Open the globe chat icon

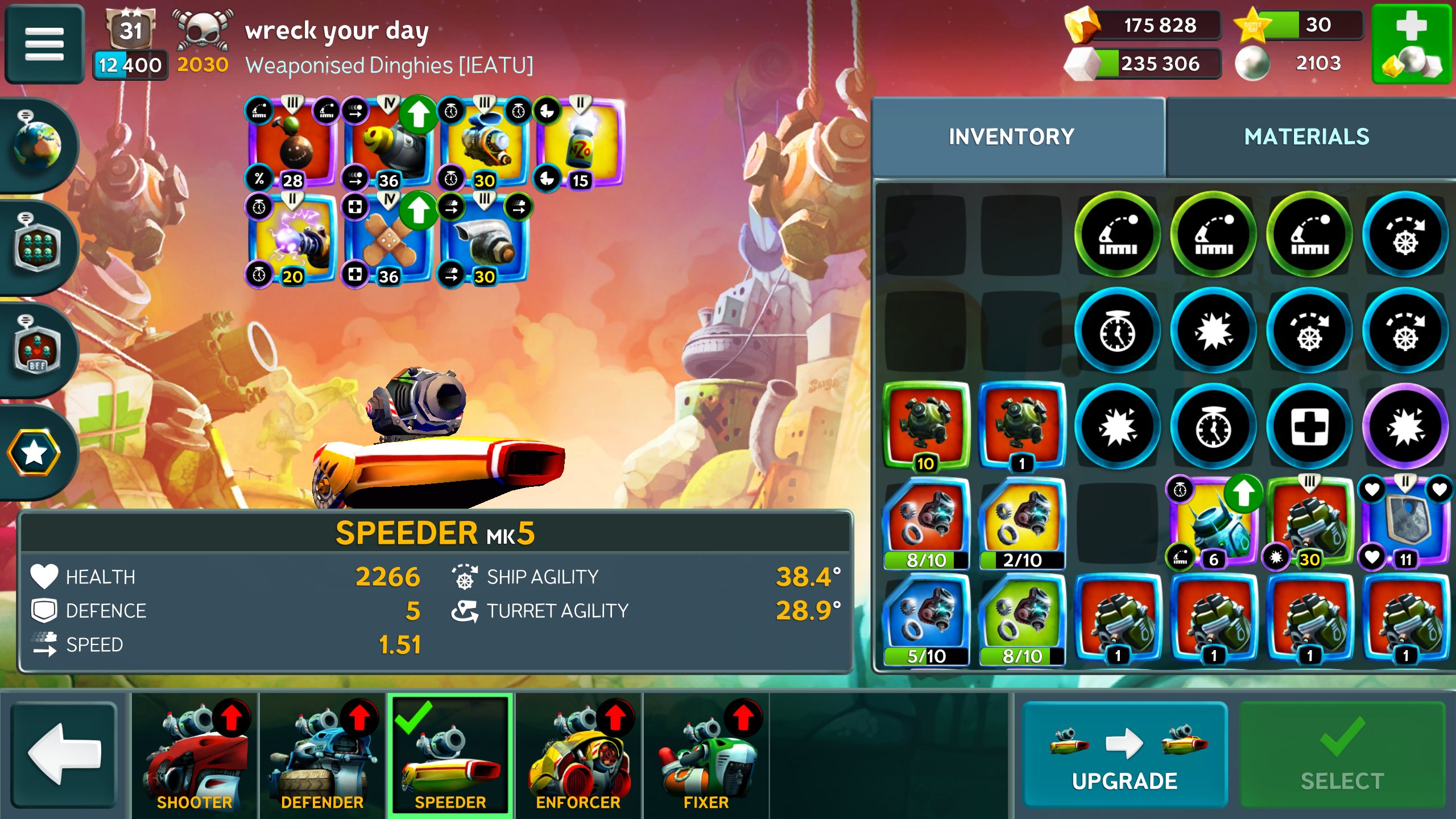38,144
